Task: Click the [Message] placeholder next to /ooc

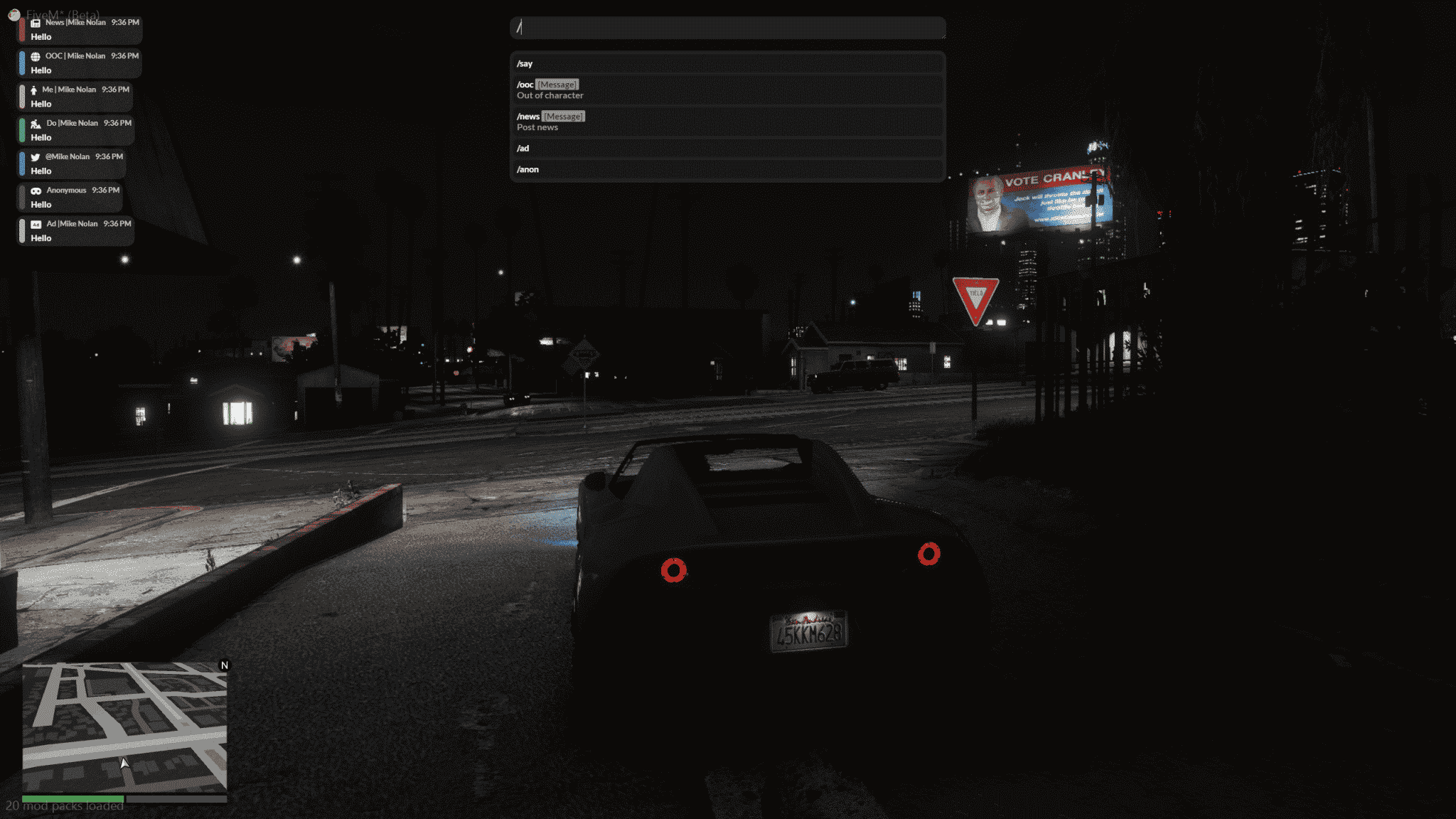Action: (x=557, y=84)
